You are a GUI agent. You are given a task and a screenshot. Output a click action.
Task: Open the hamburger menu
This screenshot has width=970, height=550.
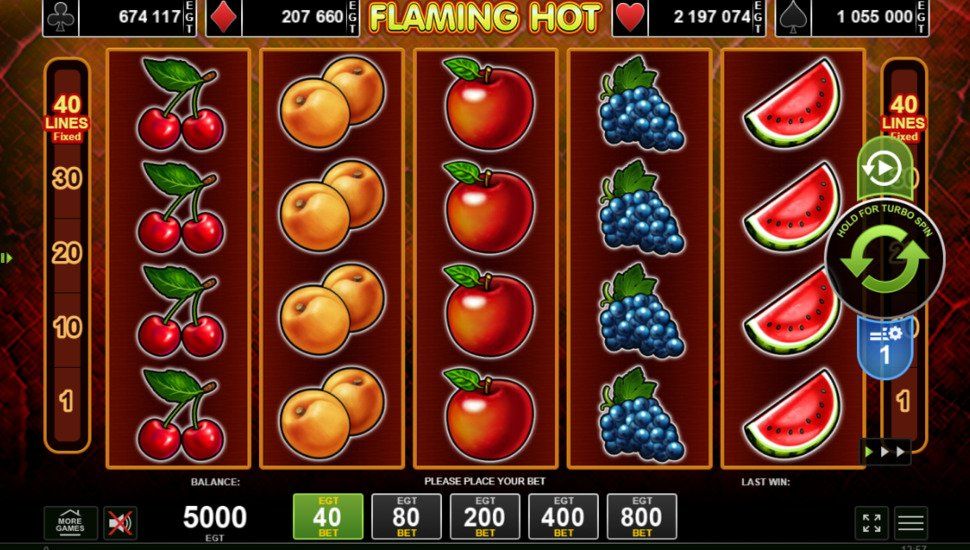coord(910,522)
